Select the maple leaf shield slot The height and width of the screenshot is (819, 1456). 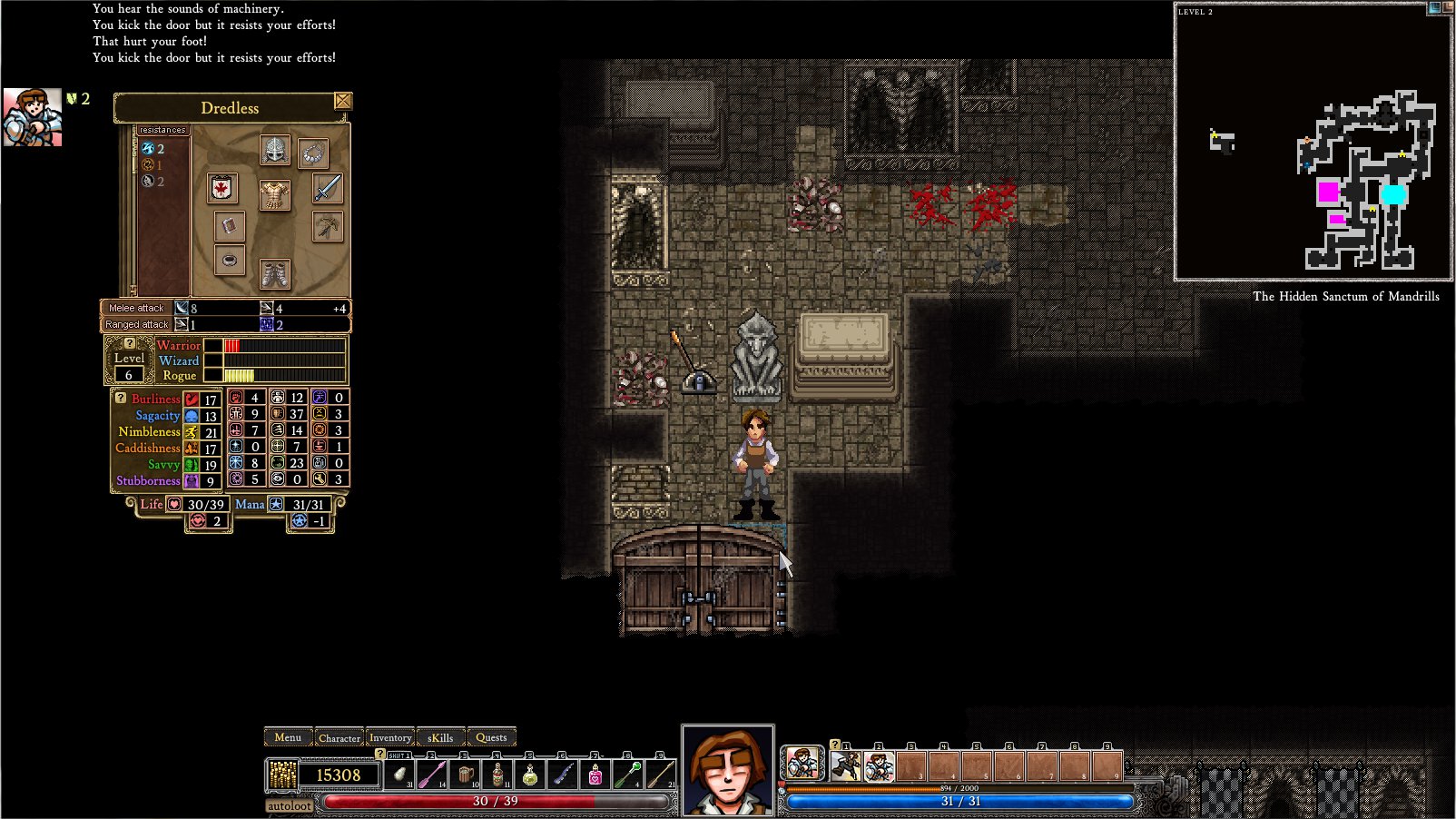click(x=221, y=188)
